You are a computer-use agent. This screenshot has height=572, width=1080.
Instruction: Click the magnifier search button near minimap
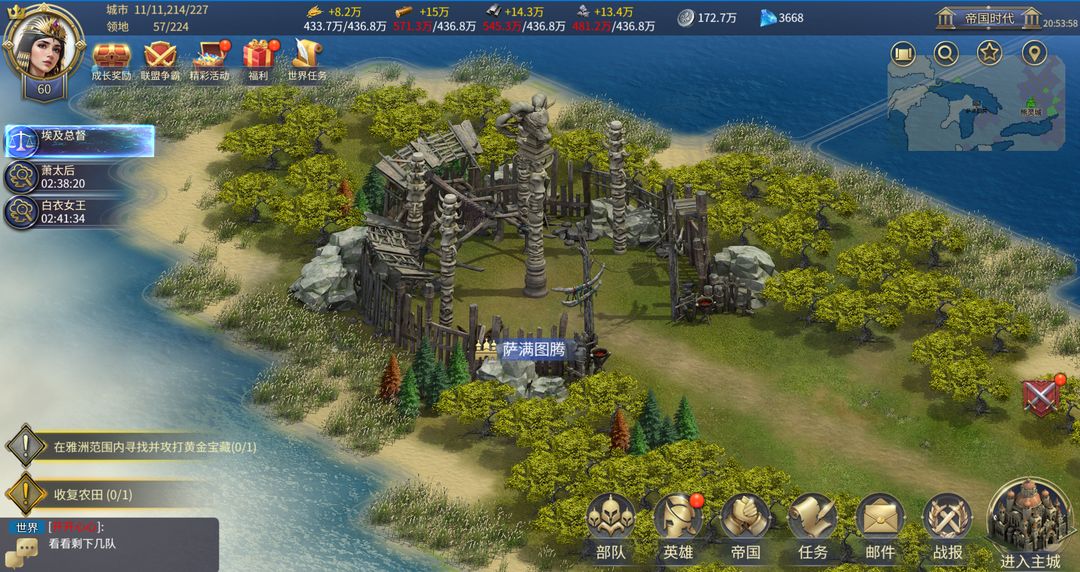coord(946,53)
